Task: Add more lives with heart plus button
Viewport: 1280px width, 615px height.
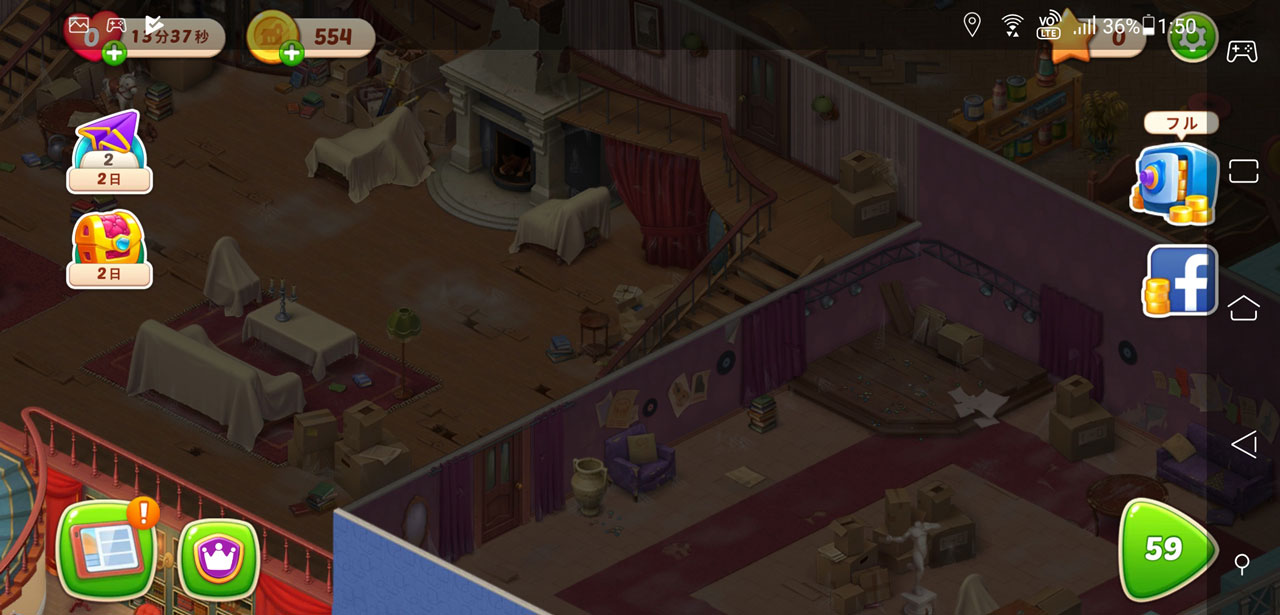Action: 114,53
